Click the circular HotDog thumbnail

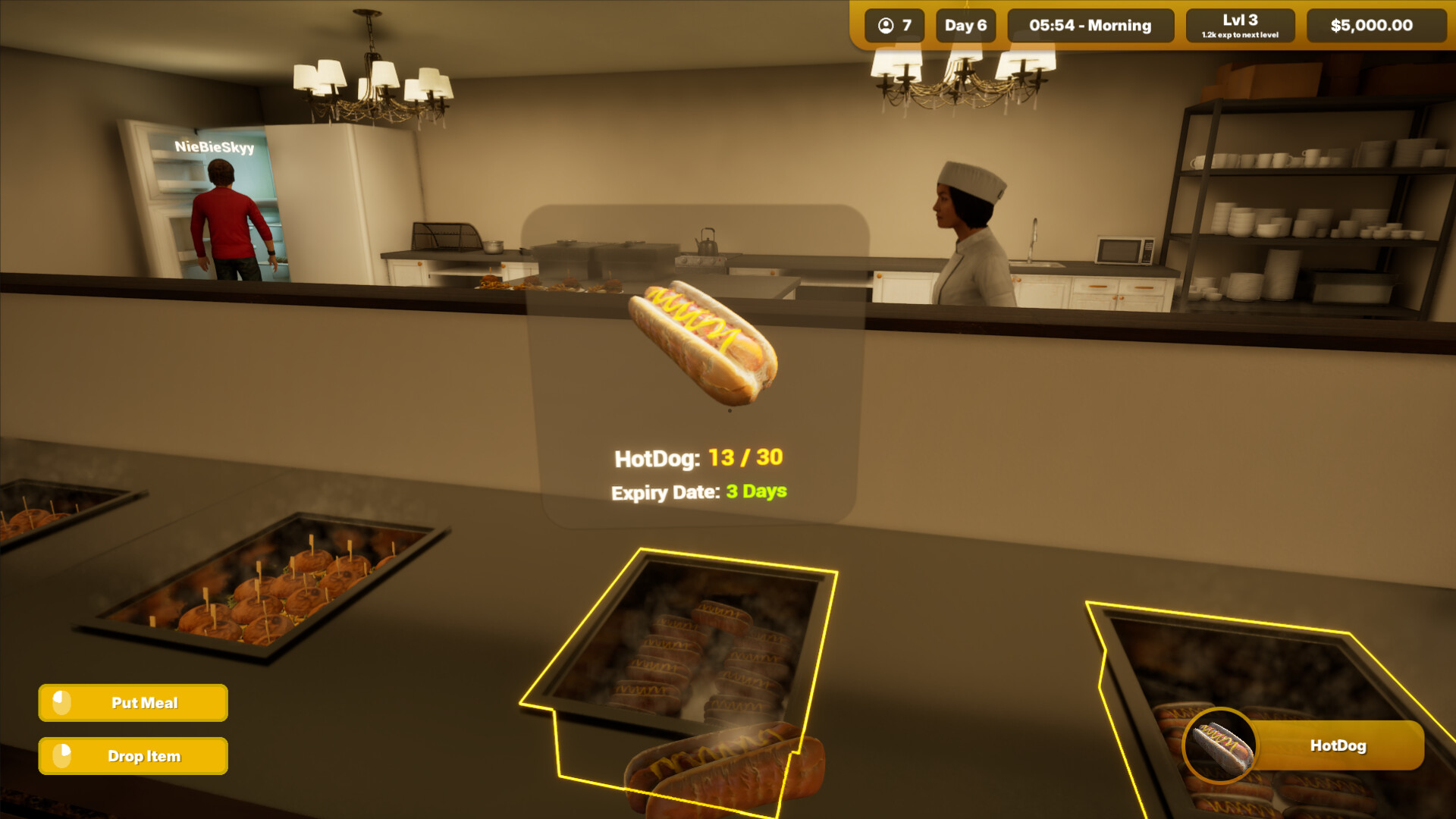coord(1221,746)
